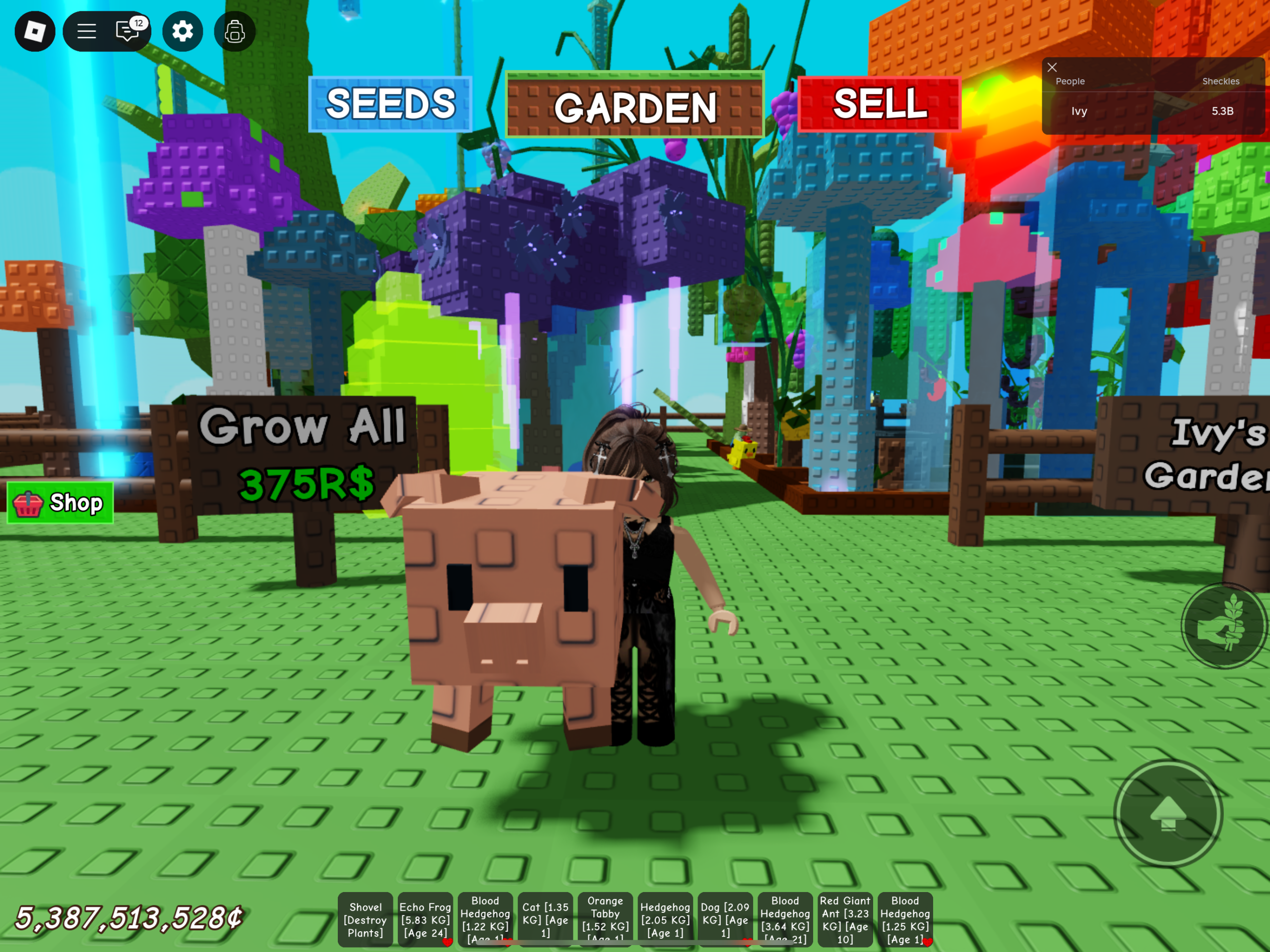Equip the Shovel [Destroy Plants] slot
Viewport: 1270px width, 952px height.
[x=366, y=919]
